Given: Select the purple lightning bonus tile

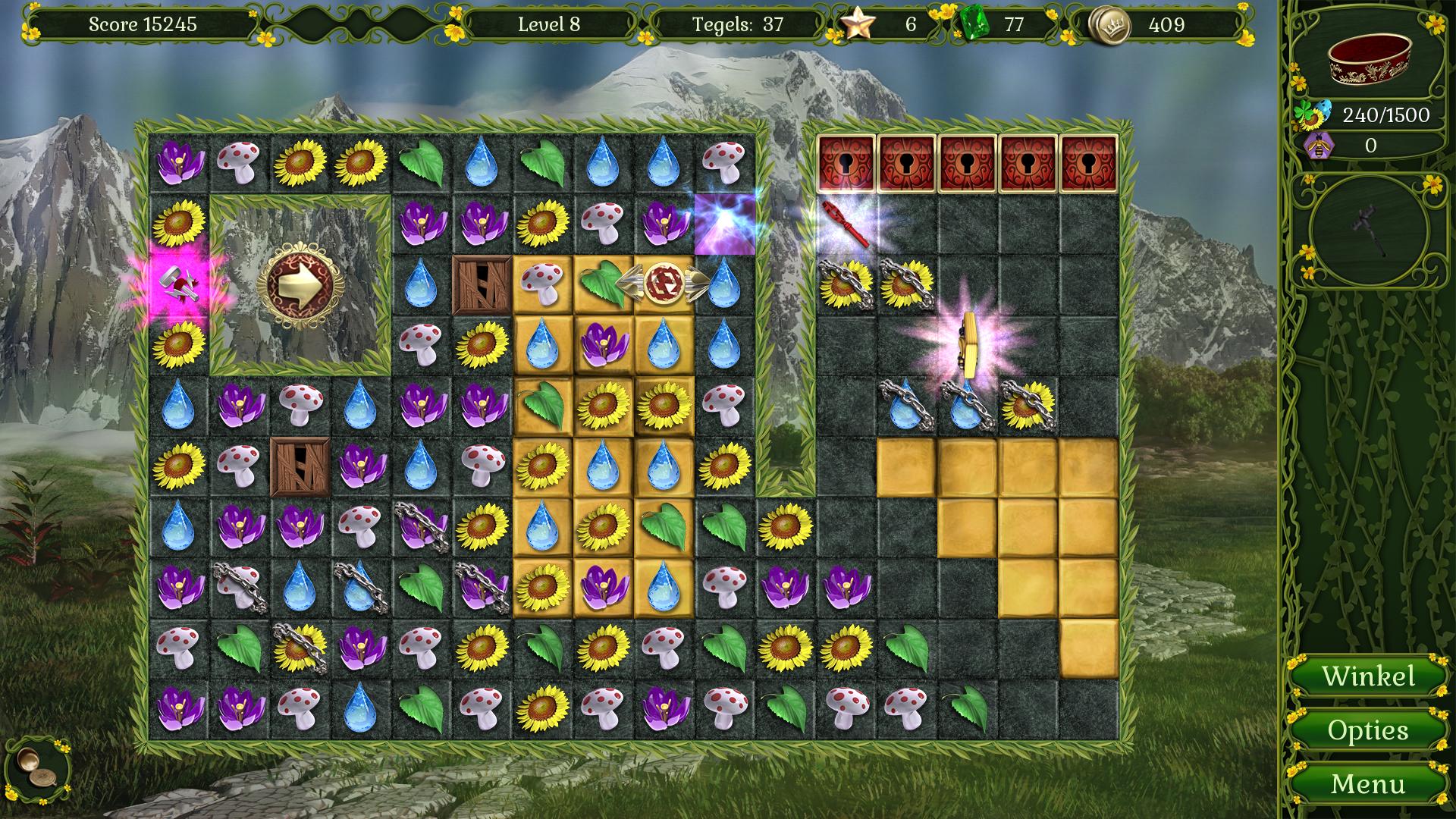Looking at the screenshot, I should pyautogui.click(x=725, y=223).
